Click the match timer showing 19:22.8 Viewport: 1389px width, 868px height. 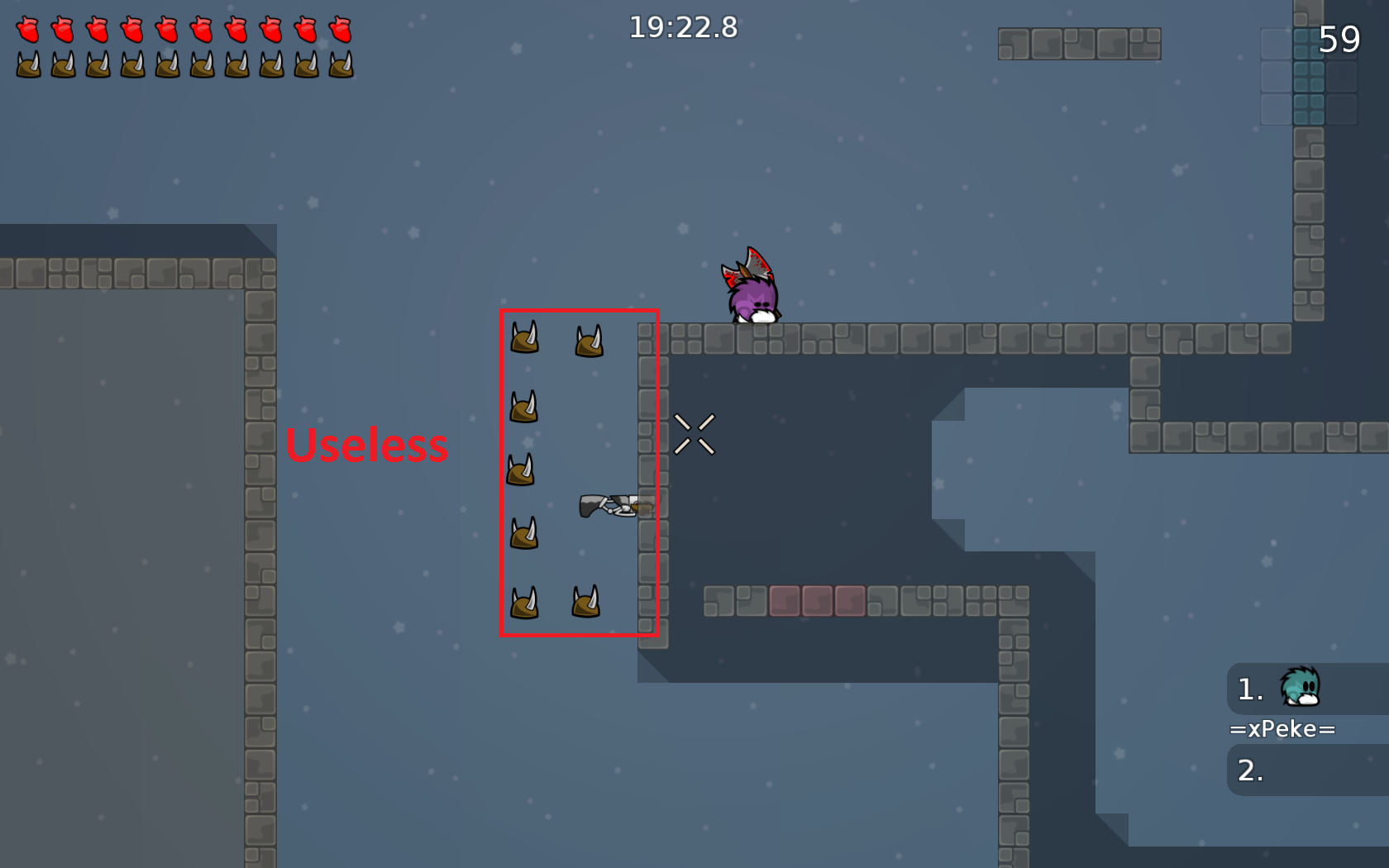683,28
